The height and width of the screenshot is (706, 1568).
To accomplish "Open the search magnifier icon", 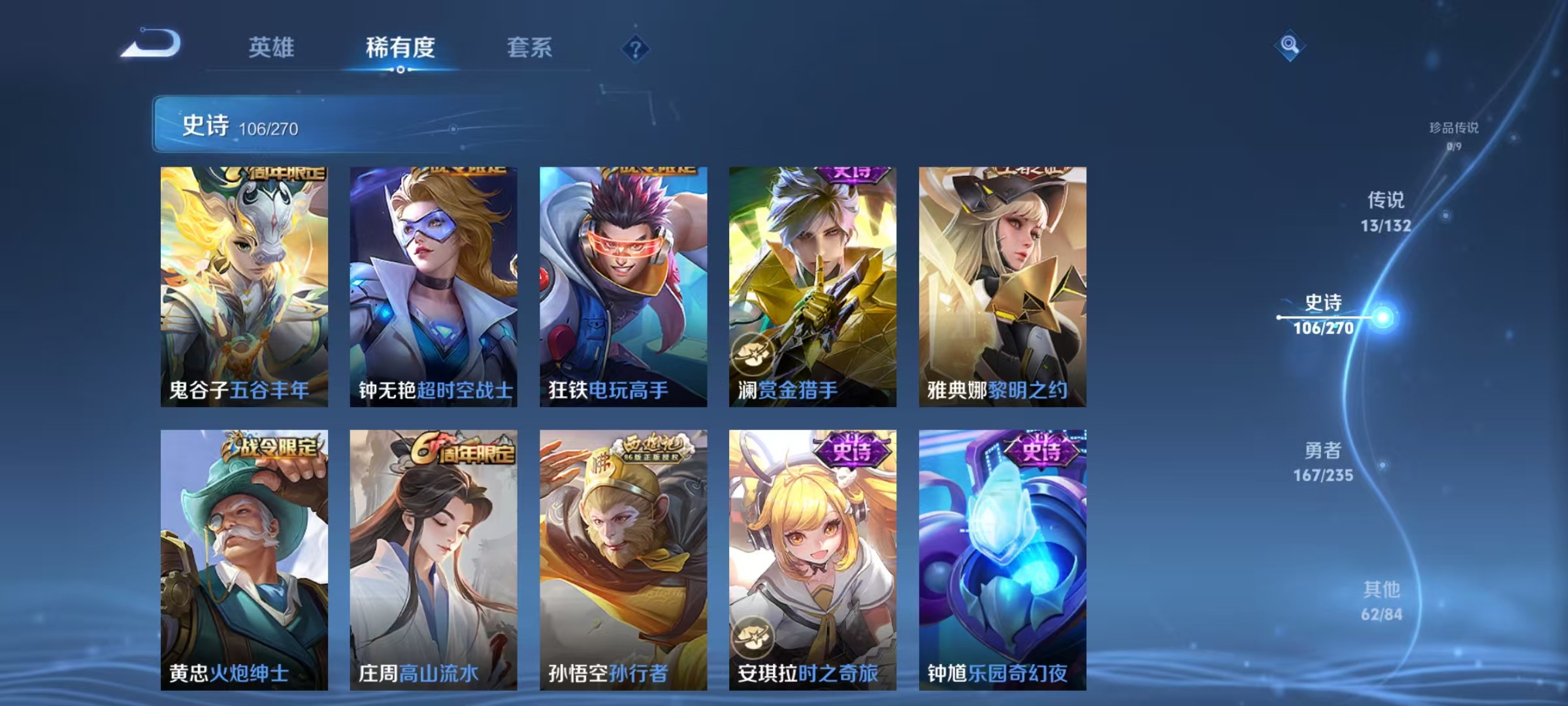I will coord(1288,46).
